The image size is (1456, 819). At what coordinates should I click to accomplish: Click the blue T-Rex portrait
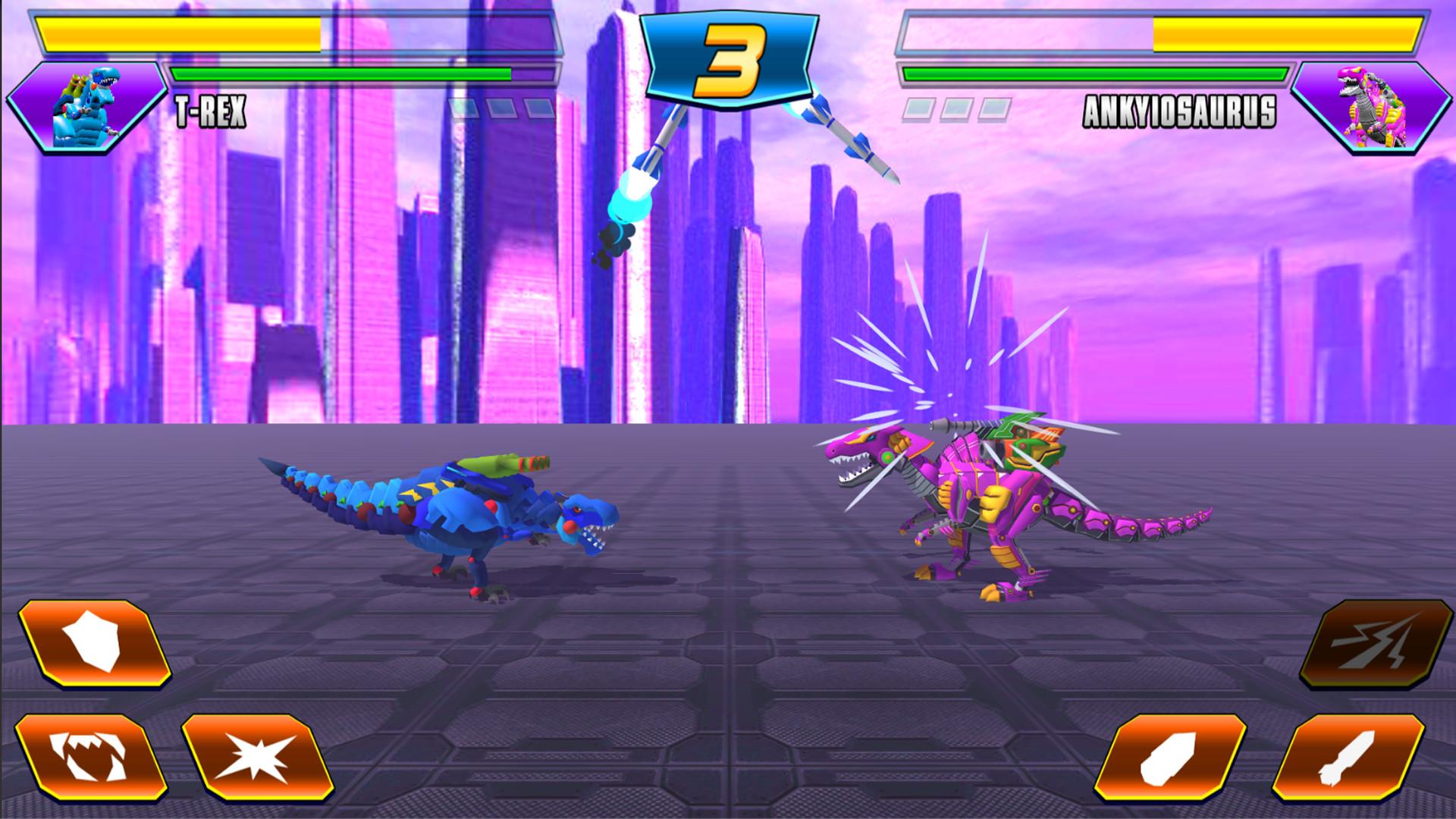(86, 108)
